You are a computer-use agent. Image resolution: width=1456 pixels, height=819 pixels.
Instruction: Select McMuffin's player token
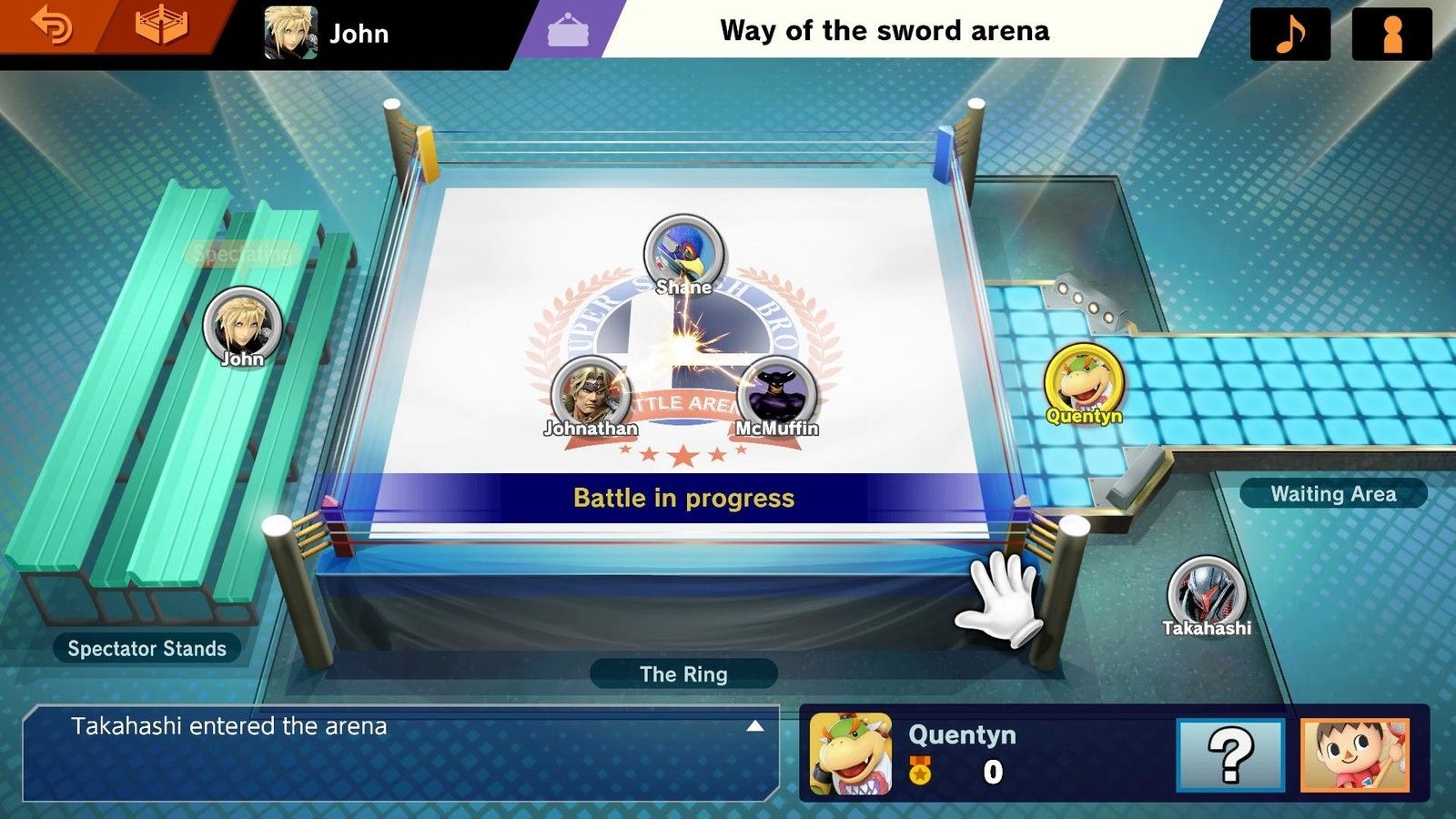776,394
